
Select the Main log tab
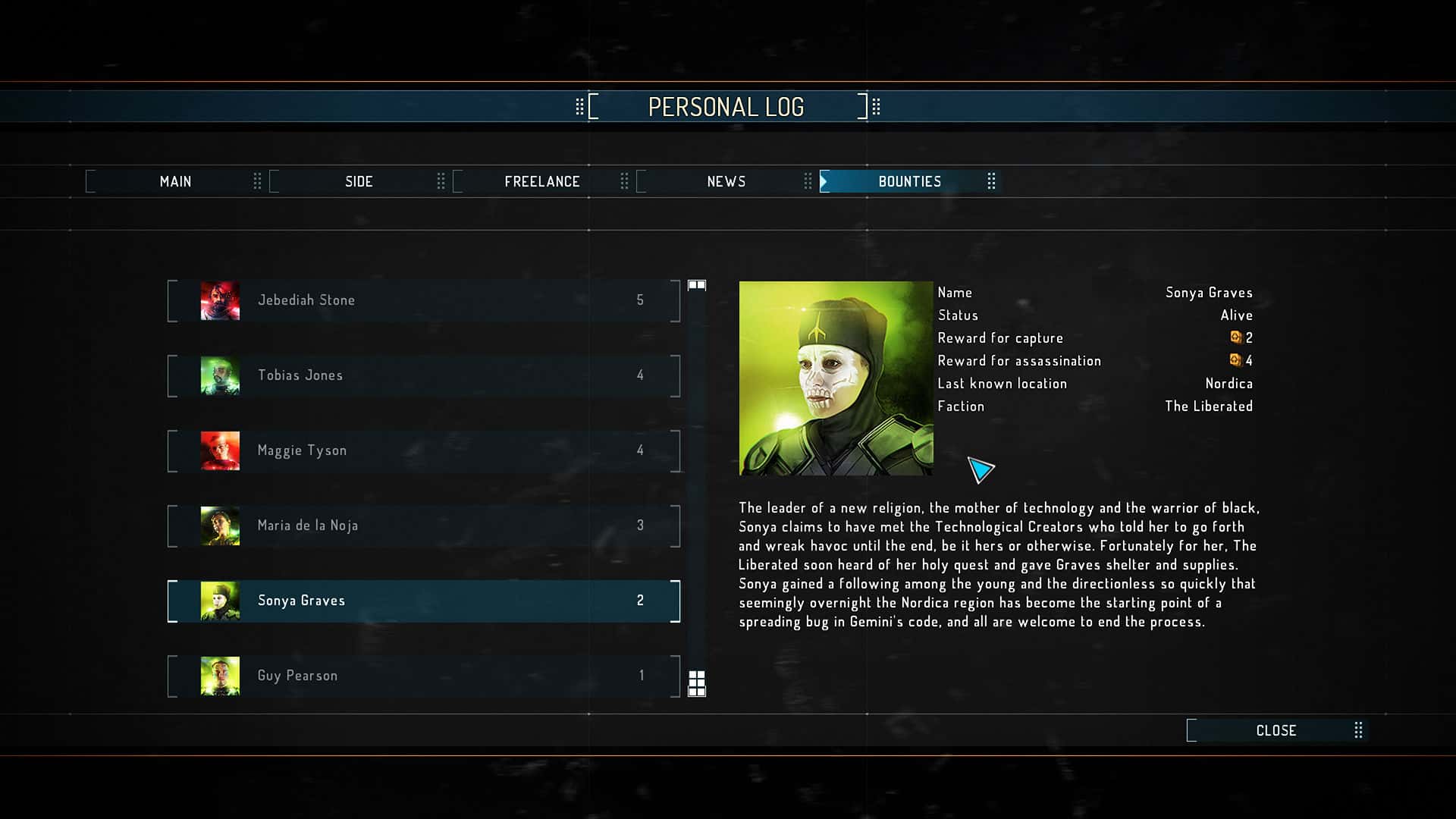[175, 181]
